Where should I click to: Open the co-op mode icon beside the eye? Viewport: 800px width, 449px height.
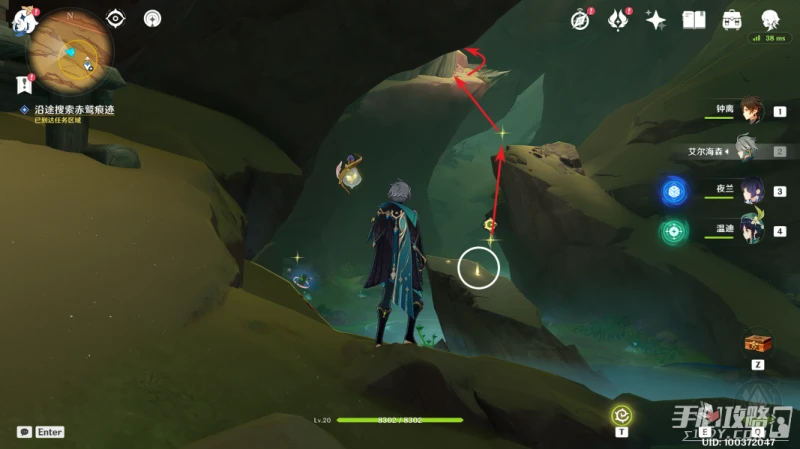[152, 18]
